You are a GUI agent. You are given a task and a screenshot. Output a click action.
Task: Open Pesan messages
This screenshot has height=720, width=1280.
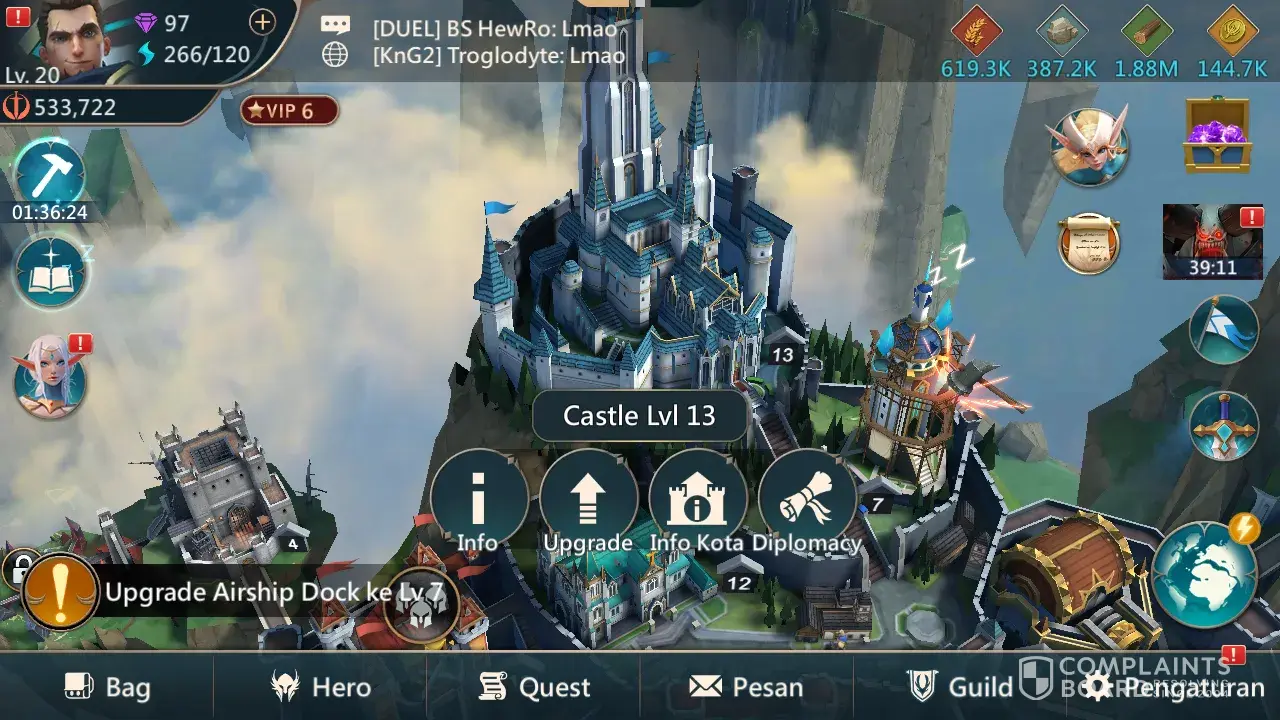746,687
